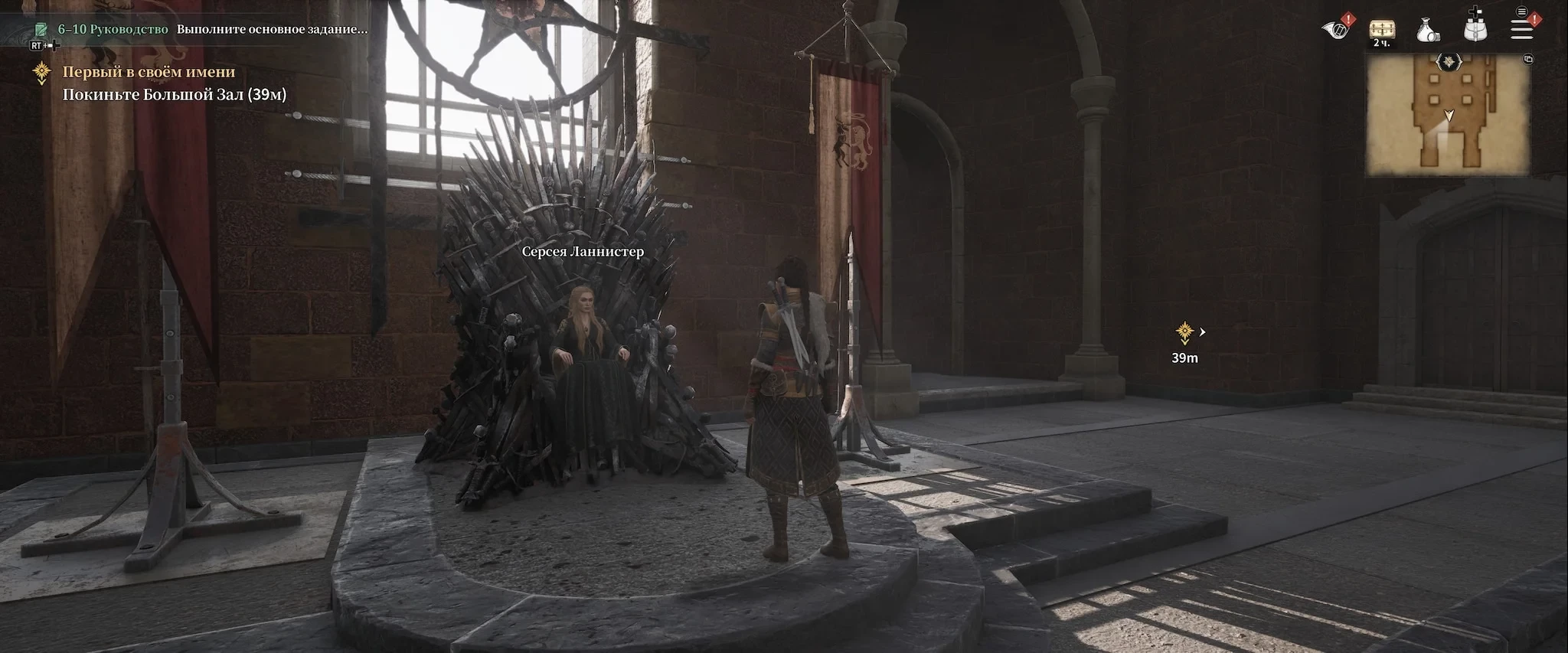Viewport: 1568px width, 653px height.
Task: Select the quest Первый в своём имени
Action: pyautogui.click(x=149, y=72)
